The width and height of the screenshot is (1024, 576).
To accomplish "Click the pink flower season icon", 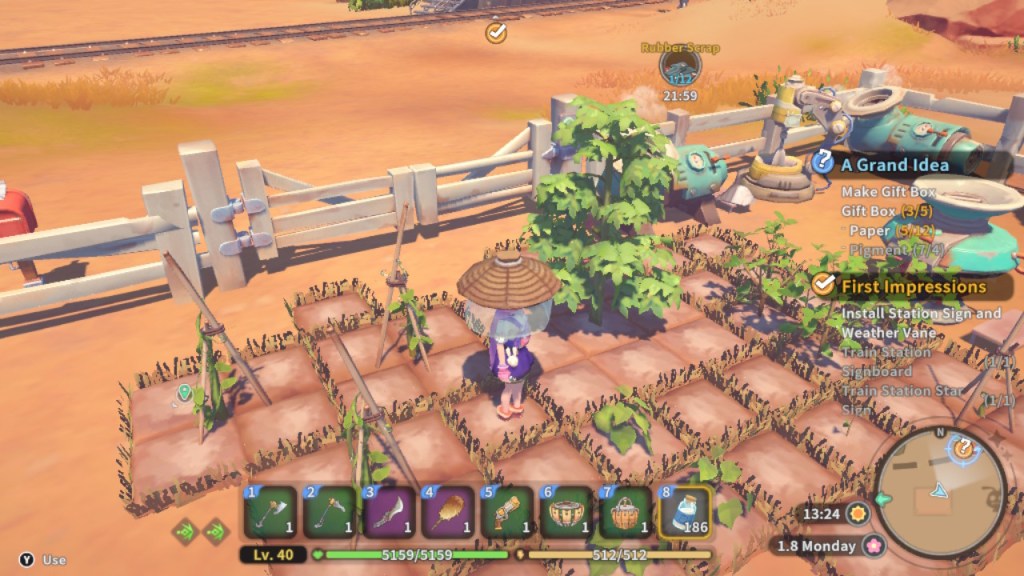I will pyautogui.click(x=874, y=546).
